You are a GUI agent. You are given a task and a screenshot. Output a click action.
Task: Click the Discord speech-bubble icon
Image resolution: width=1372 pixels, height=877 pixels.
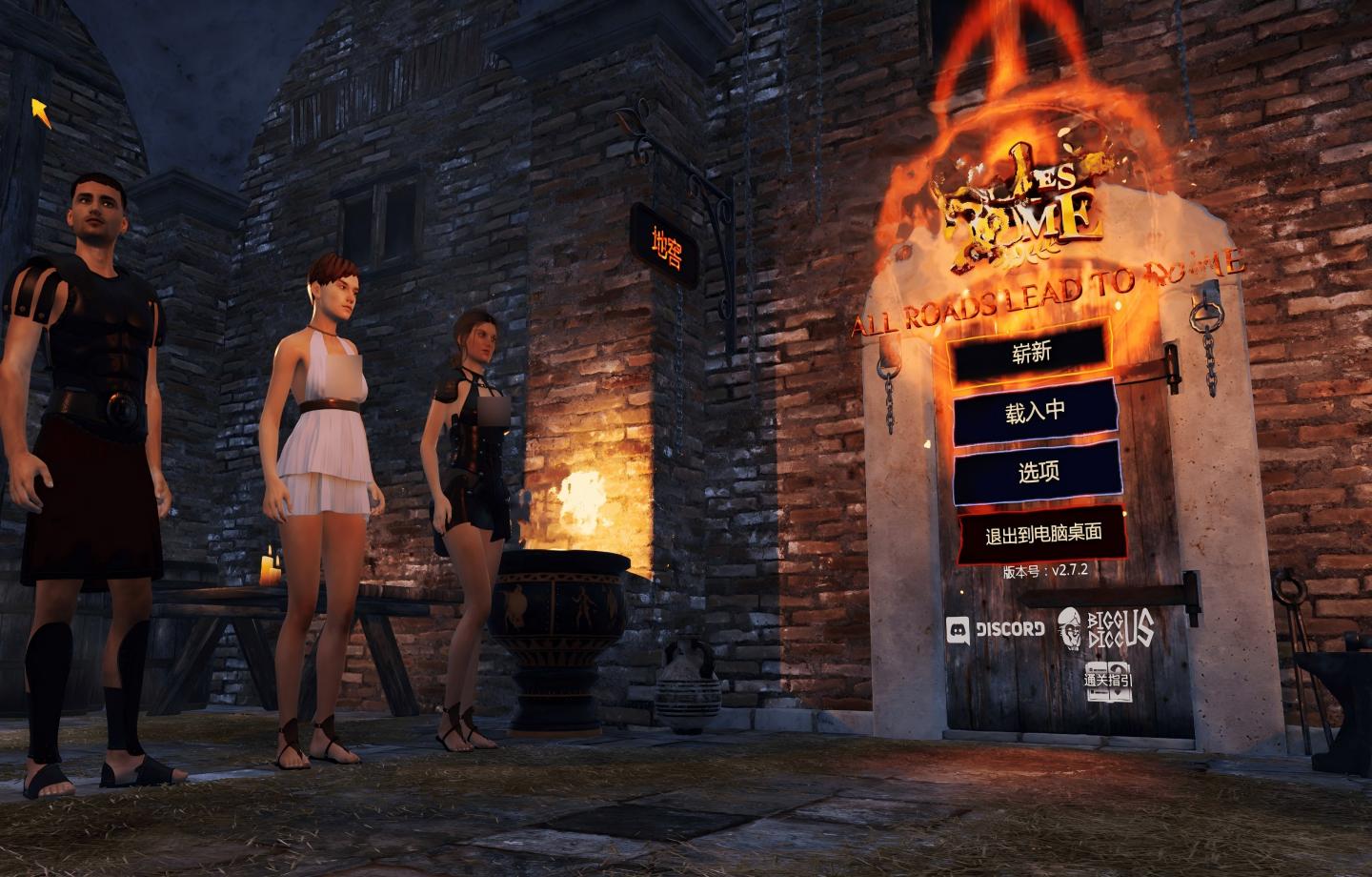[958, 628]
